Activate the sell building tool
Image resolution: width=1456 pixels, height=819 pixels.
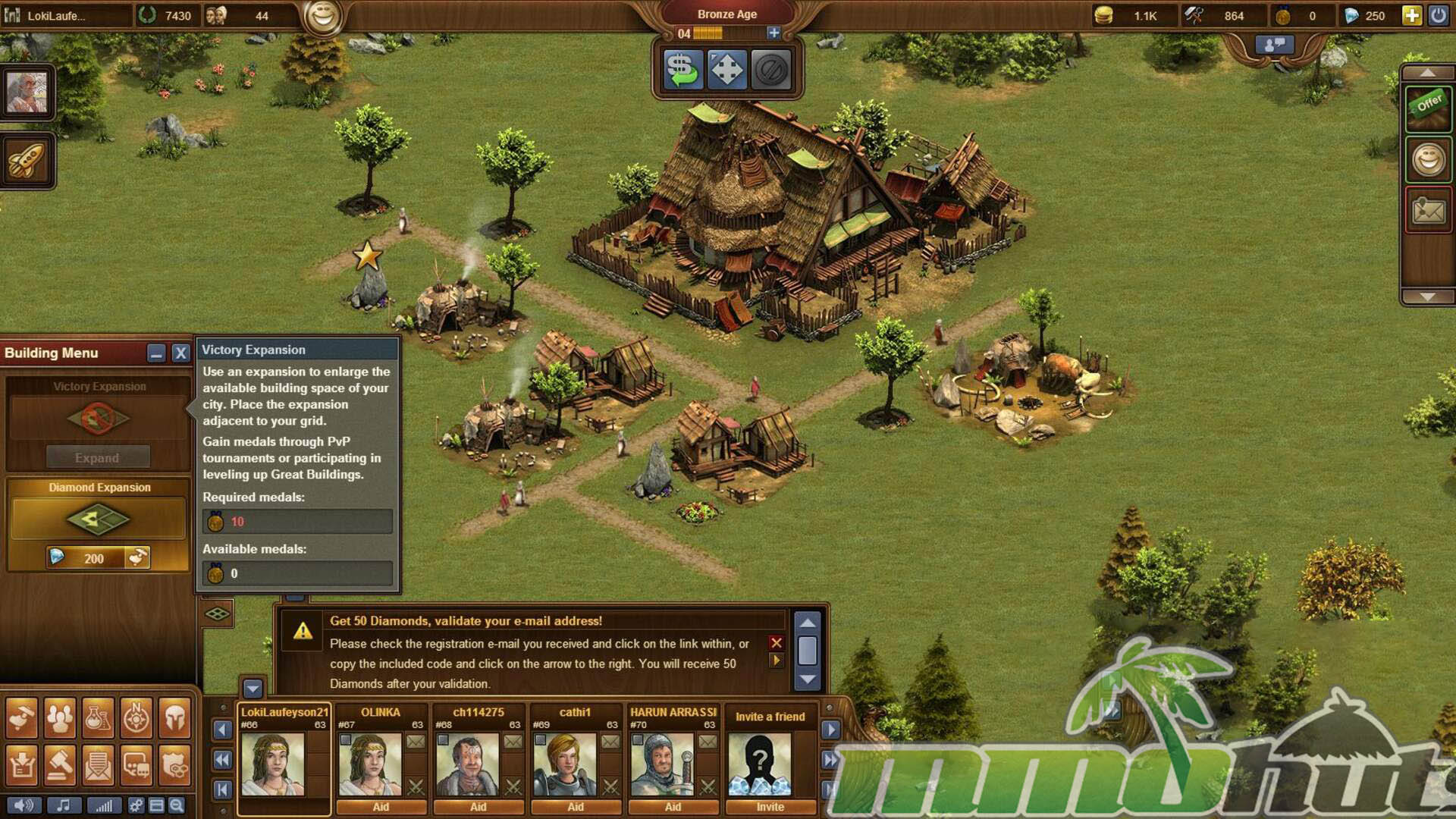pyautogui.click(x=682, y=71)
